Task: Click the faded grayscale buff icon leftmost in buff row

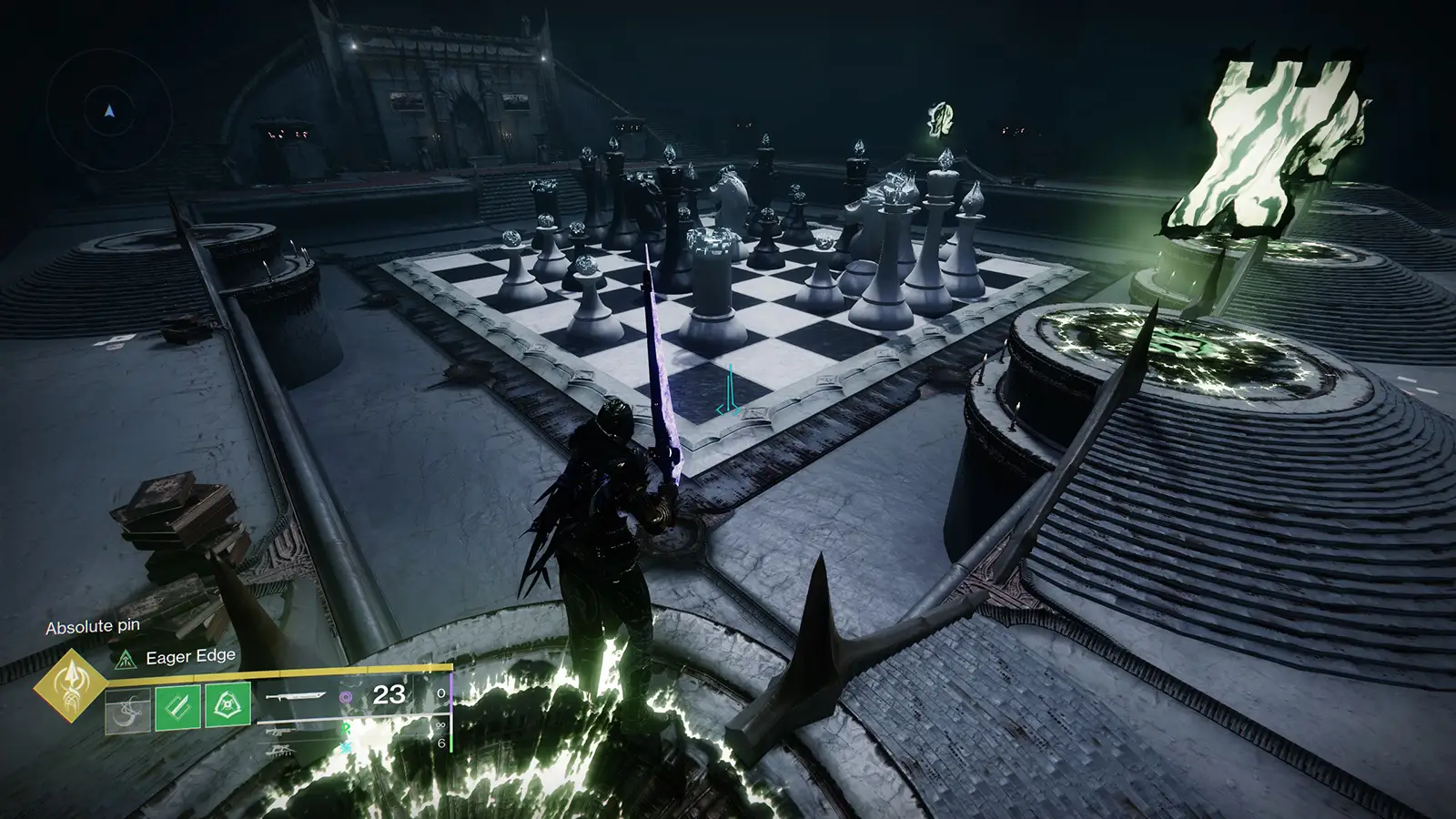Action: click(x=127, y=712)
